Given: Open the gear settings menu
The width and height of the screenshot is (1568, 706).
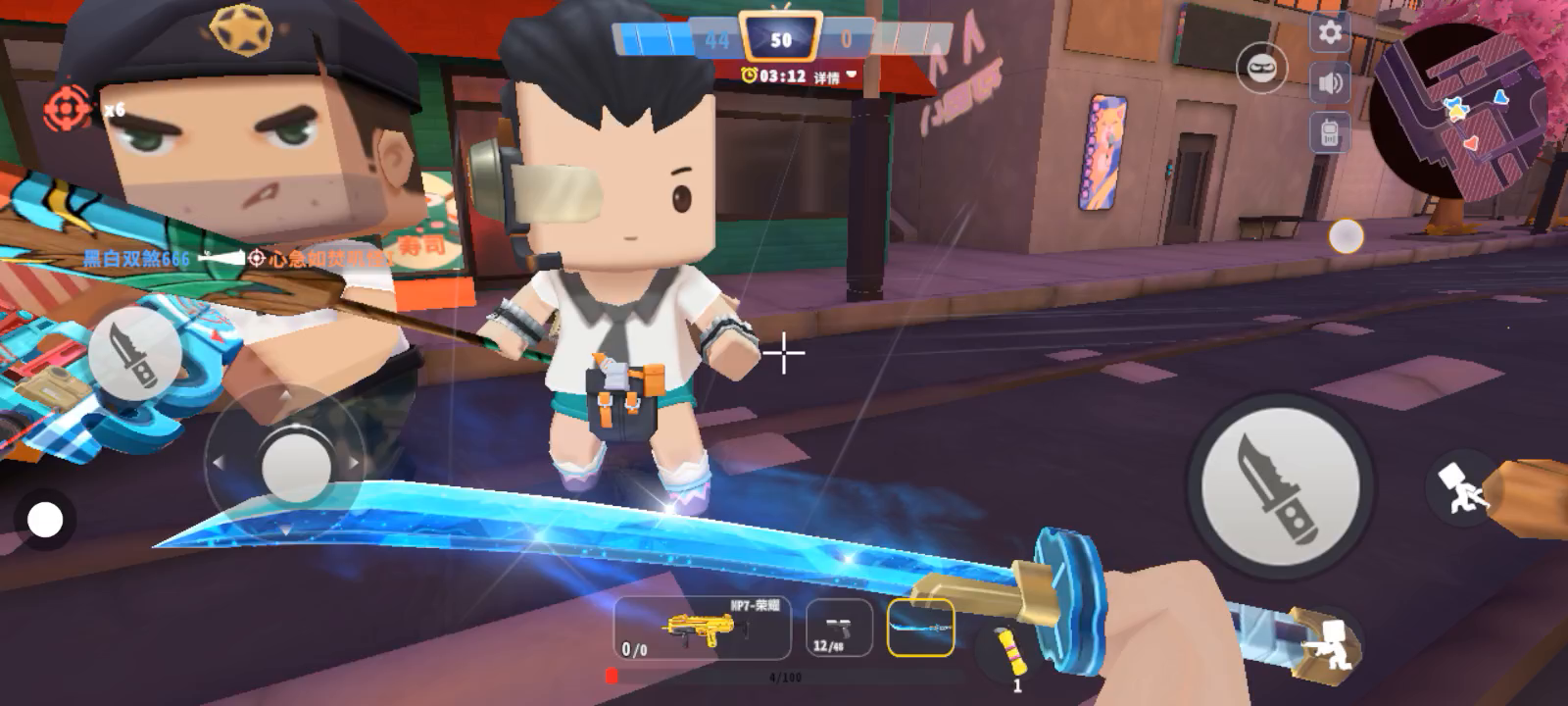Looking at the screenshot, I should point(1330,33).
